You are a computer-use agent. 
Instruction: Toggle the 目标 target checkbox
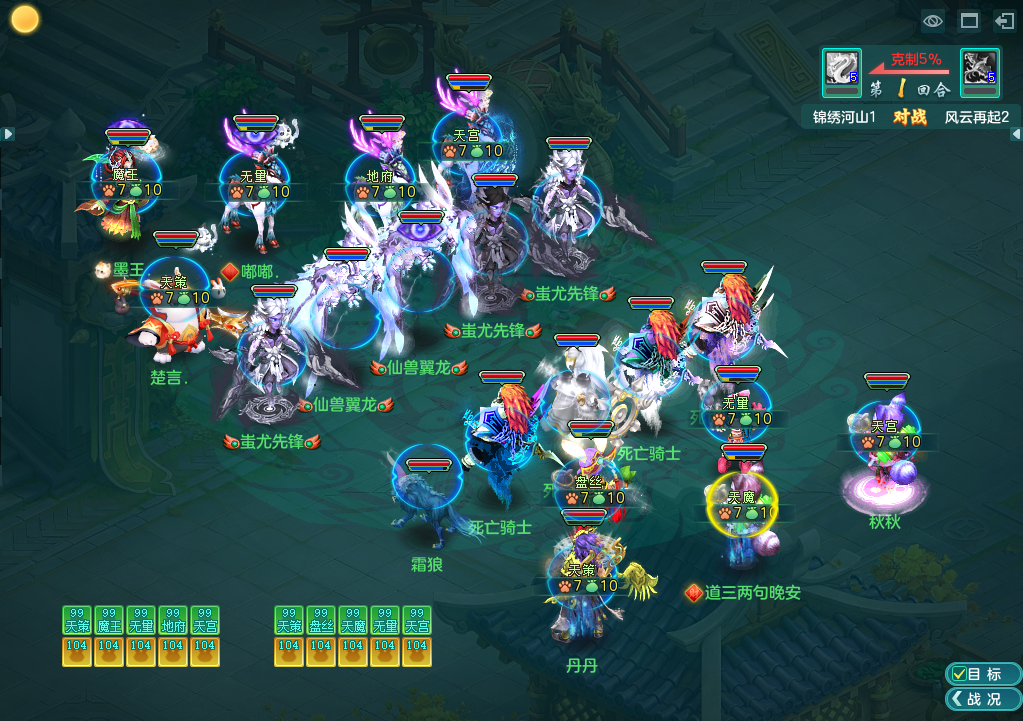(960, 674)
